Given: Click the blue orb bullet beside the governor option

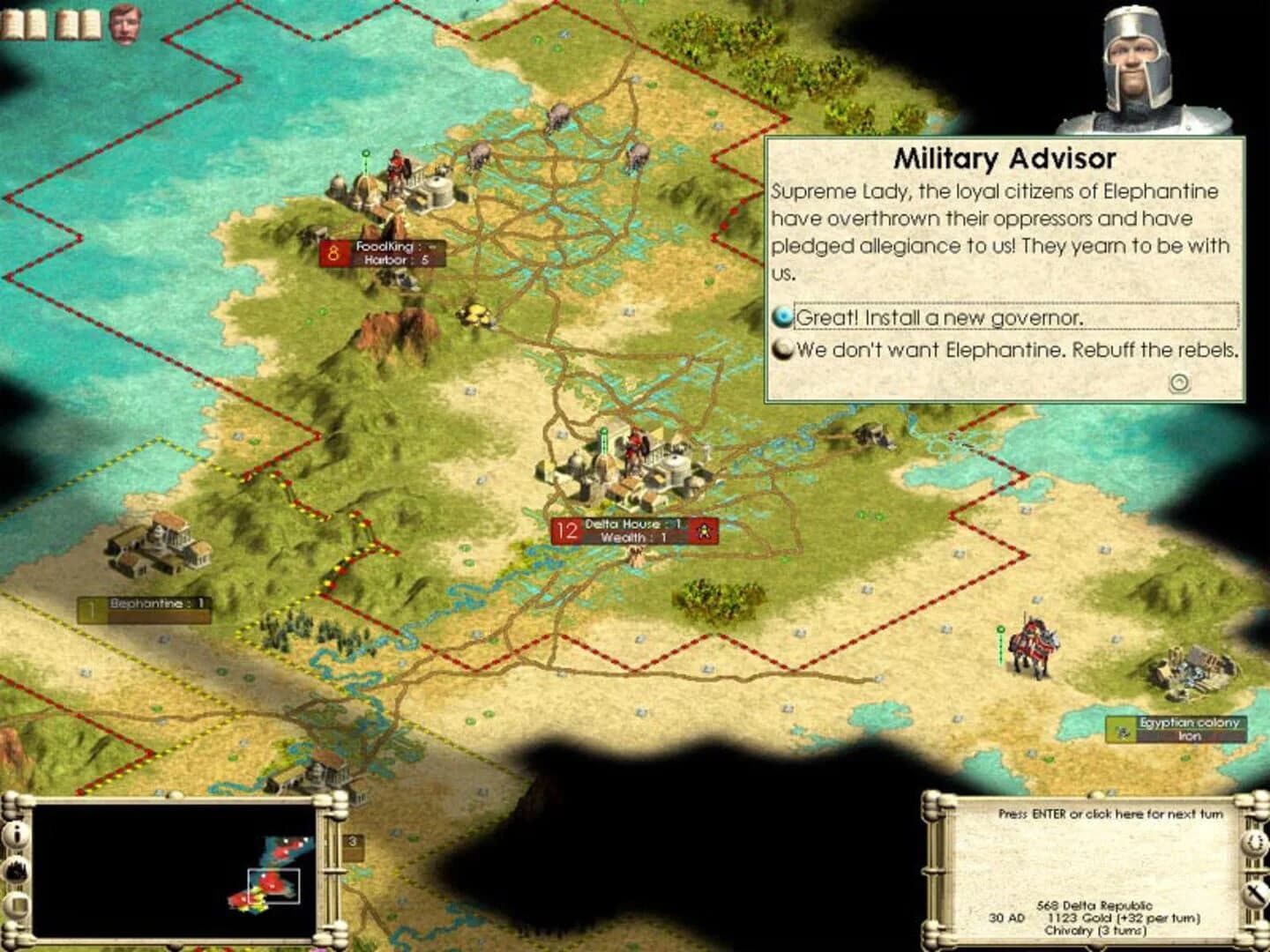Looking at the screenshot, I should [x=781, y=313].
